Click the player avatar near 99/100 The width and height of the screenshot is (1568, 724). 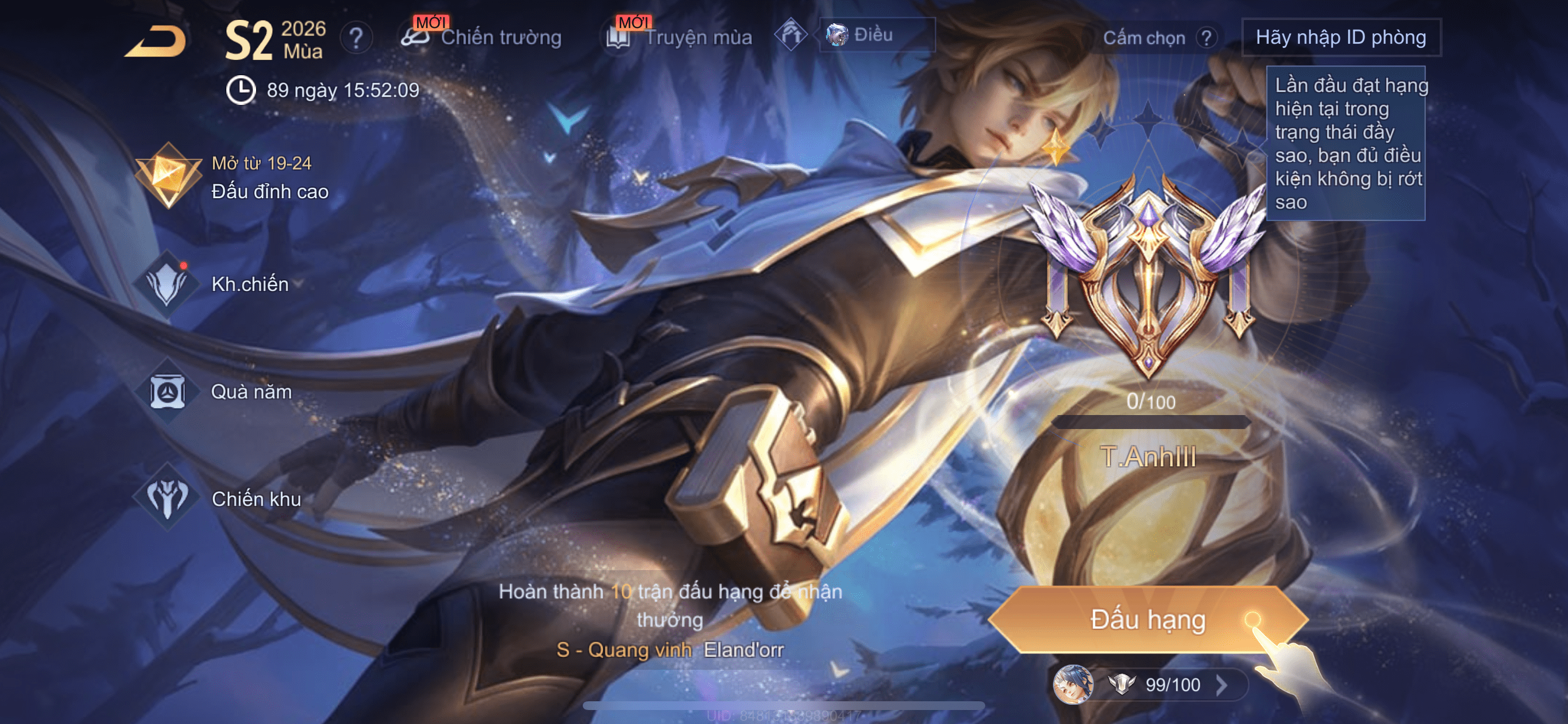(x=1072, y=685)
